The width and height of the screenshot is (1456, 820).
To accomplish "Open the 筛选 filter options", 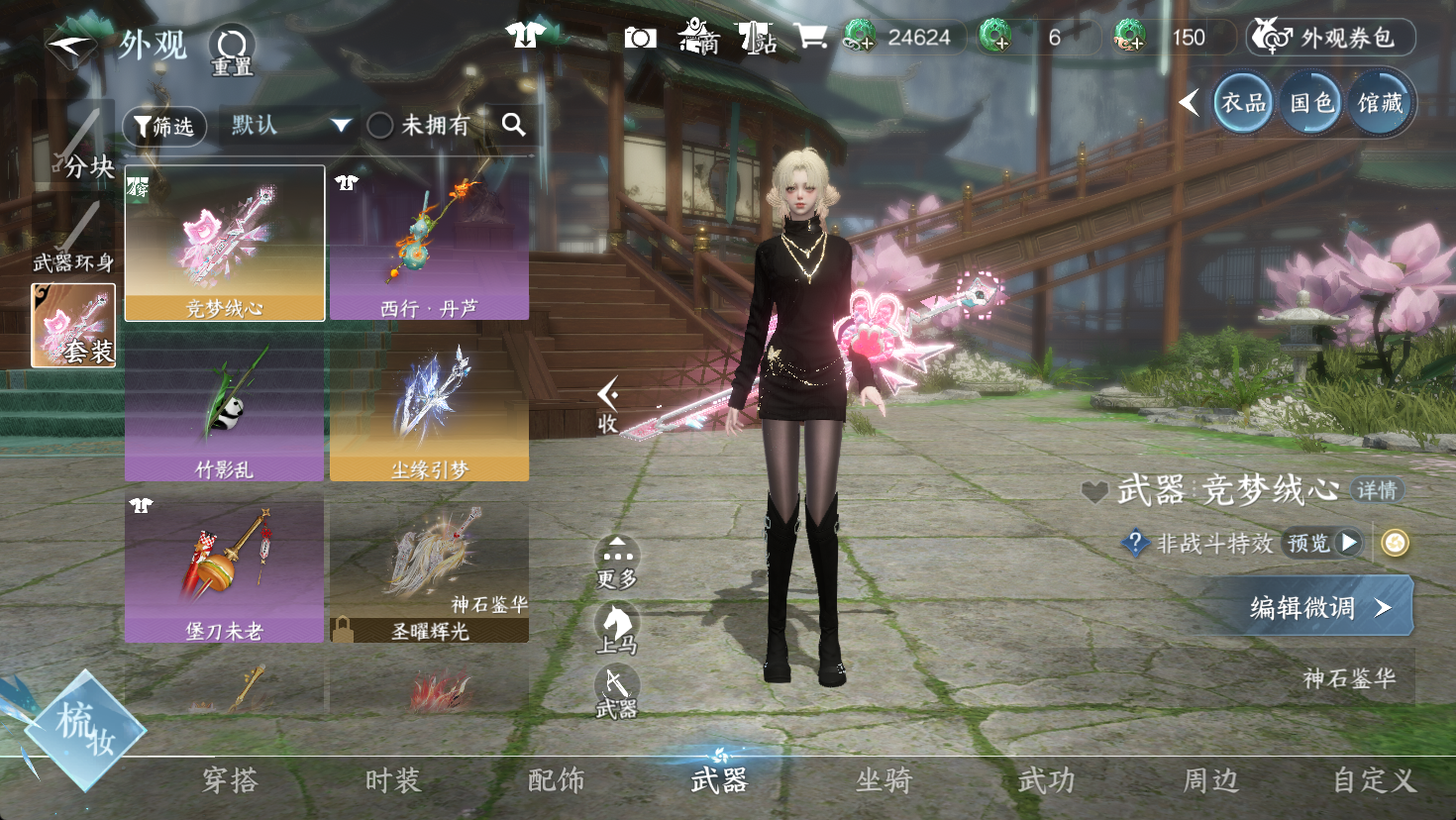I will coord(164,126).
